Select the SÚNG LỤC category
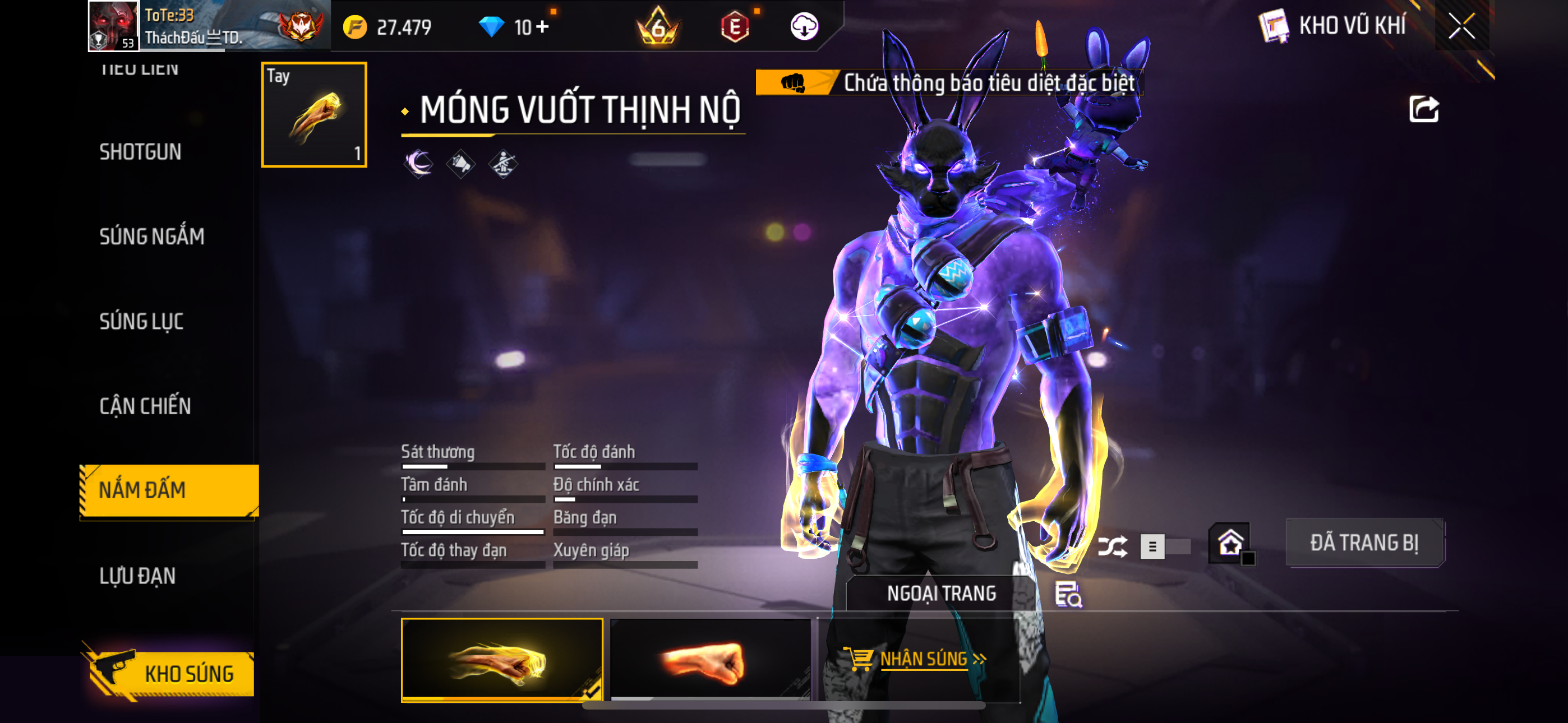 click(141, 321)
